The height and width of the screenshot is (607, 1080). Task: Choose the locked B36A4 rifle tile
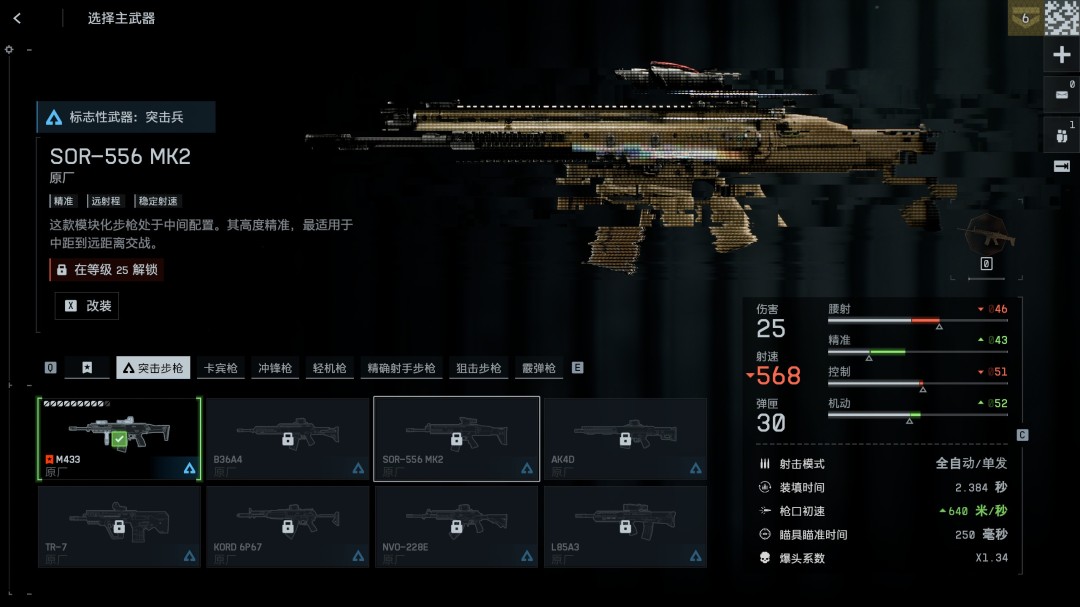click(x=287, y=438)
